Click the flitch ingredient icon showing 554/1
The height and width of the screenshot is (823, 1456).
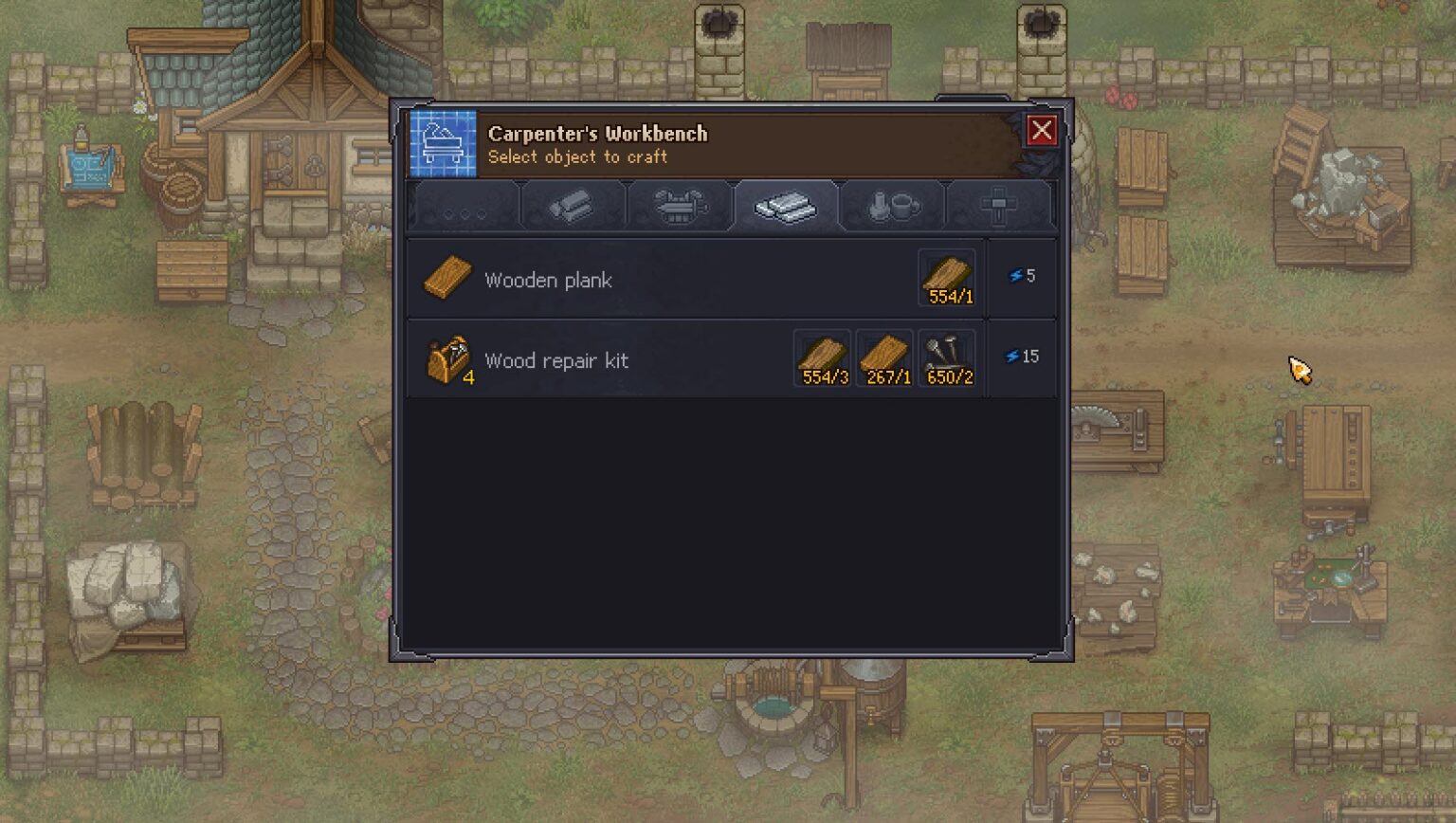[945, 277]
